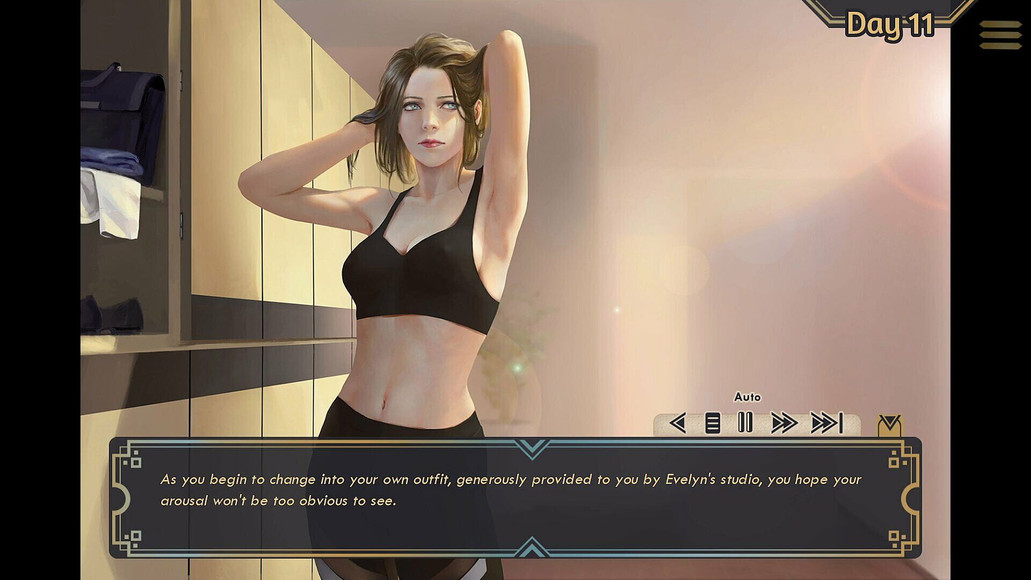Activate the double-arrow fast-forward button
1031x580 pixels.
point(784,423)
